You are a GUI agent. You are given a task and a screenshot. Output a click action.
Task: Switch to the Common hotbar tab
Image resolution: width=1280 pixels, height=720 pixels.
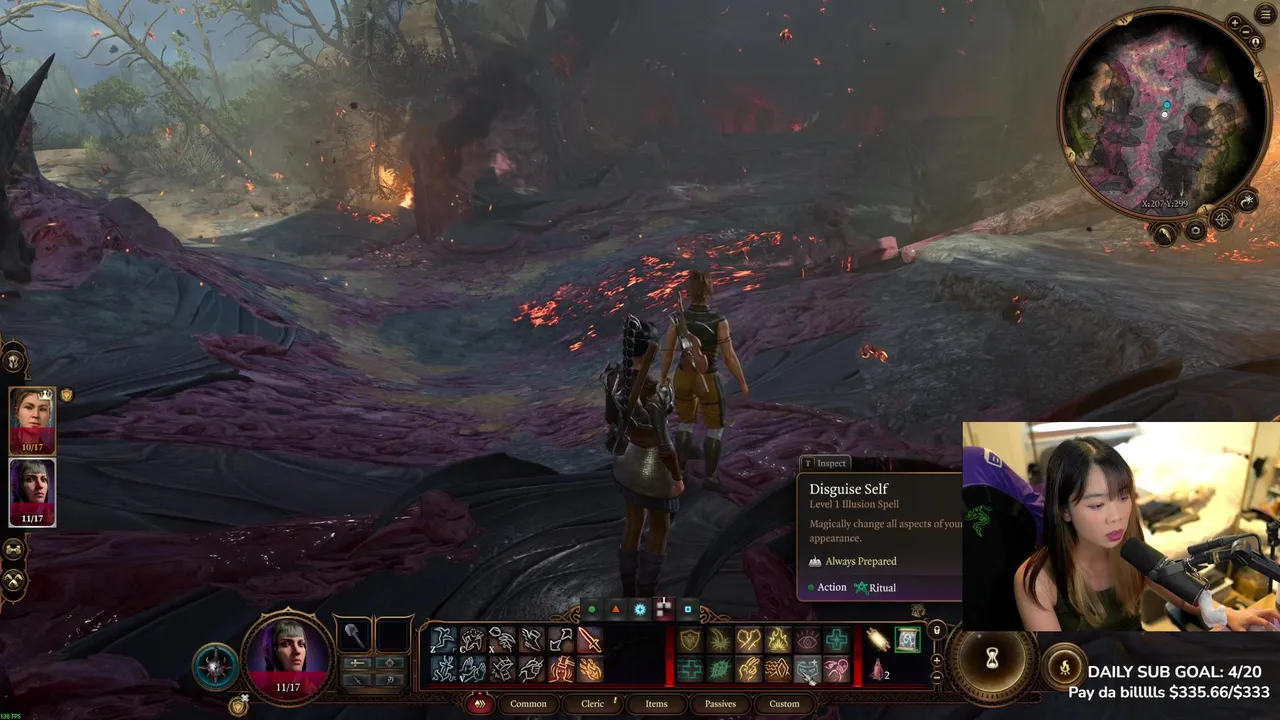[528, 704]
